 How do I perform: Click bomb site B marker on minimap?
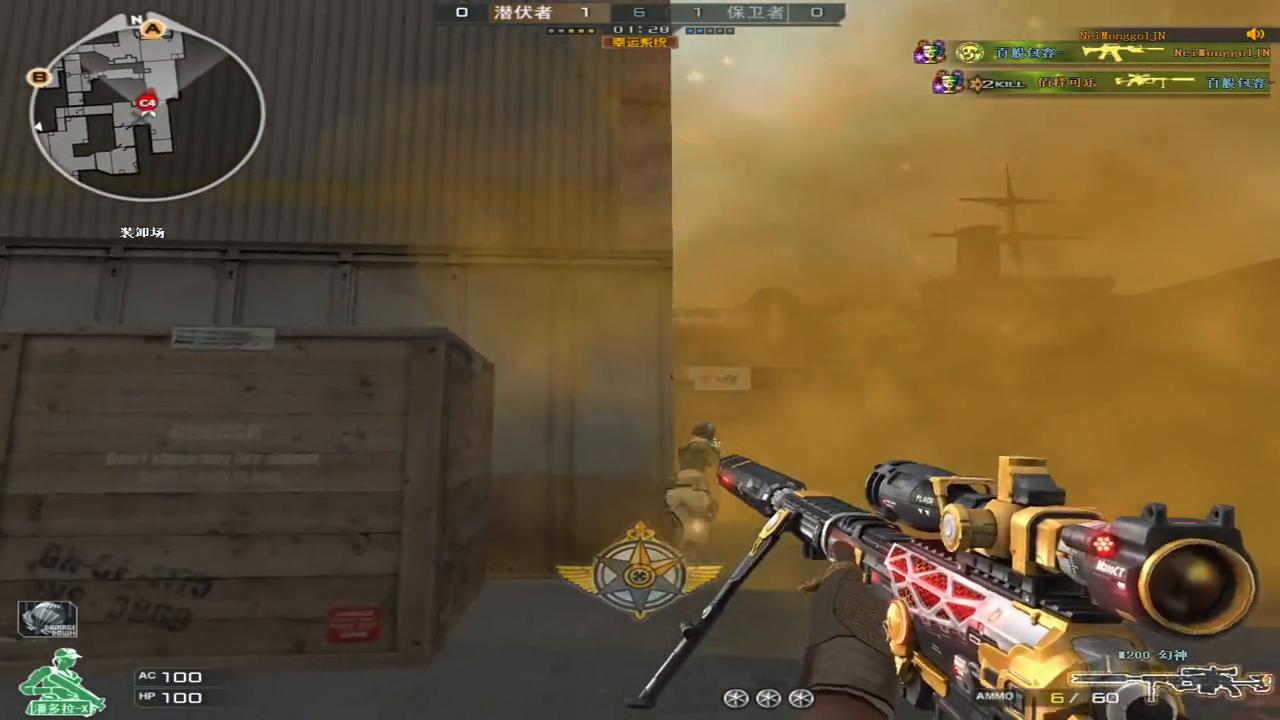pyautogui.click(x=40, y=76)
